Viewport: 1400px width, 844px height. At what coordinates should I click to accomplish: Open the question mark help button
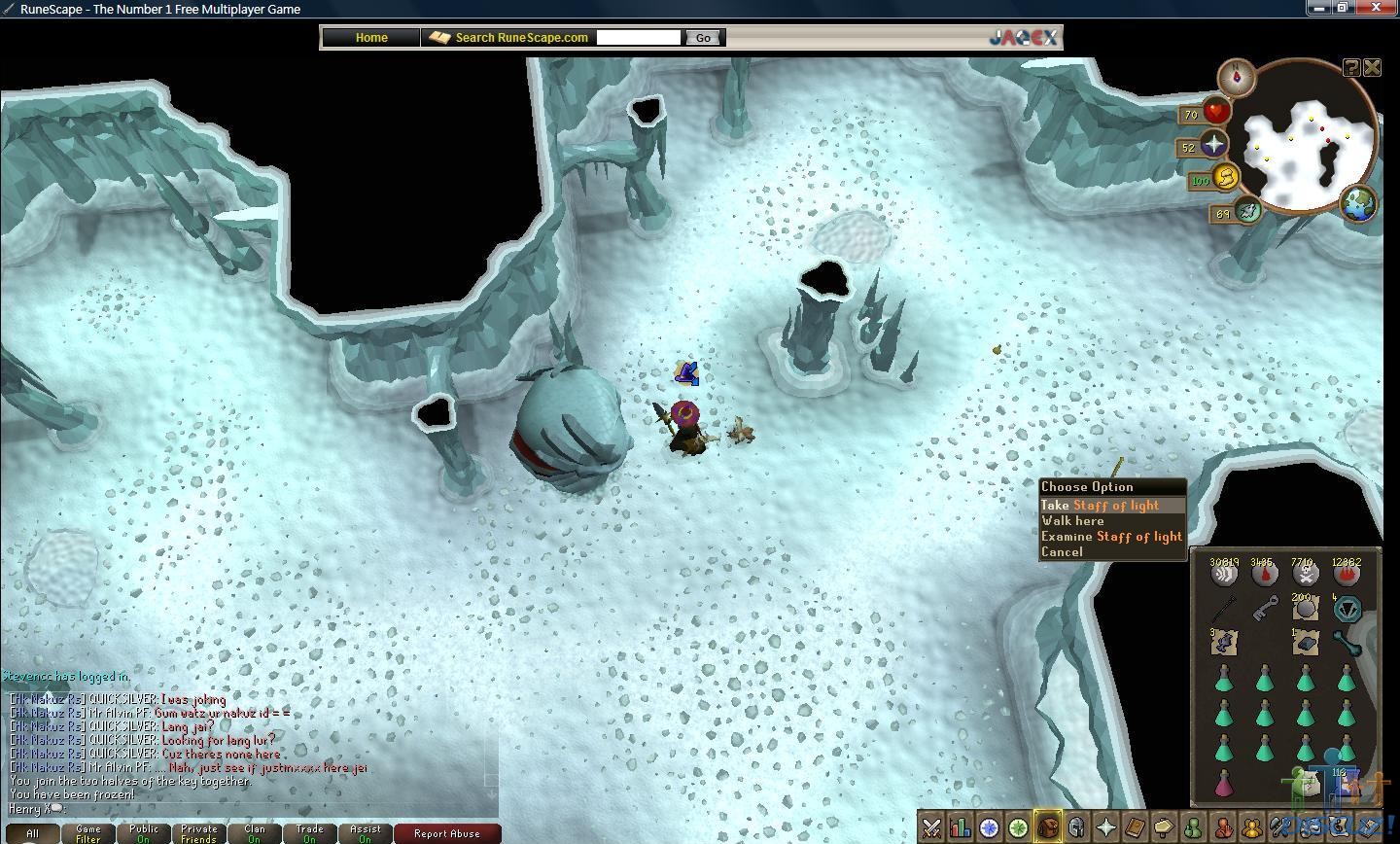pyautogui.click(x=1351, y=67)
